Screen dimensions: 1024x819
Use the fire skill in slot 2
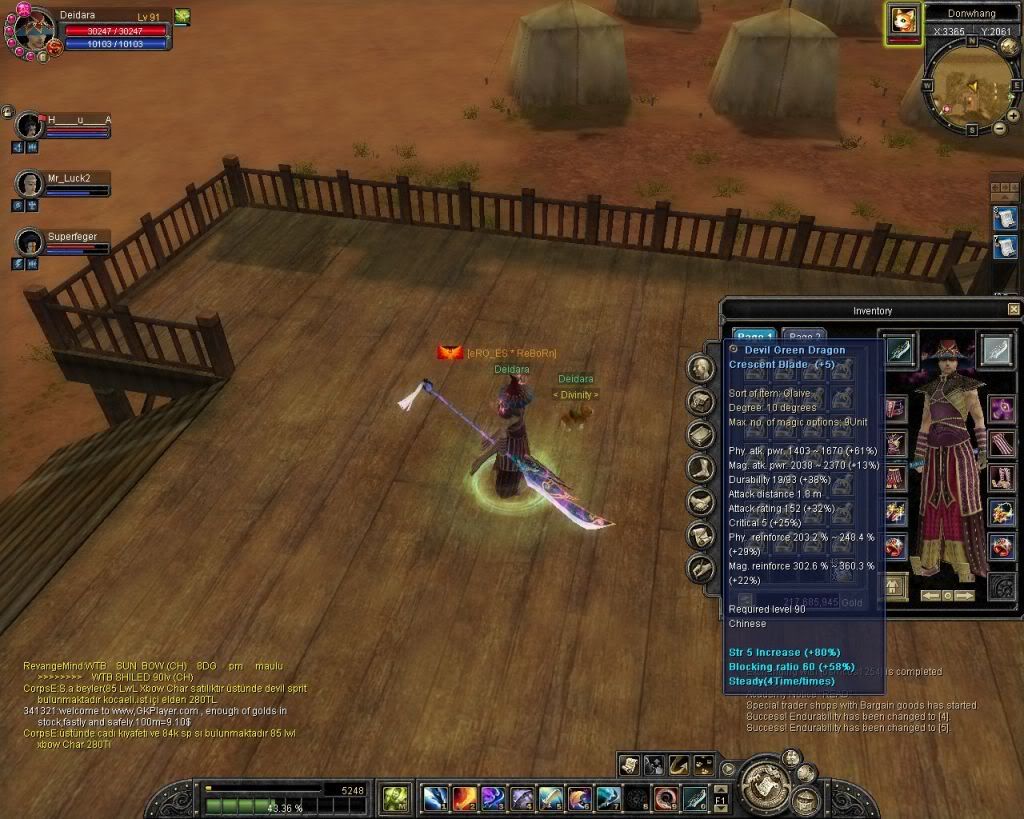pyautogui.click(x=464, y=798)
